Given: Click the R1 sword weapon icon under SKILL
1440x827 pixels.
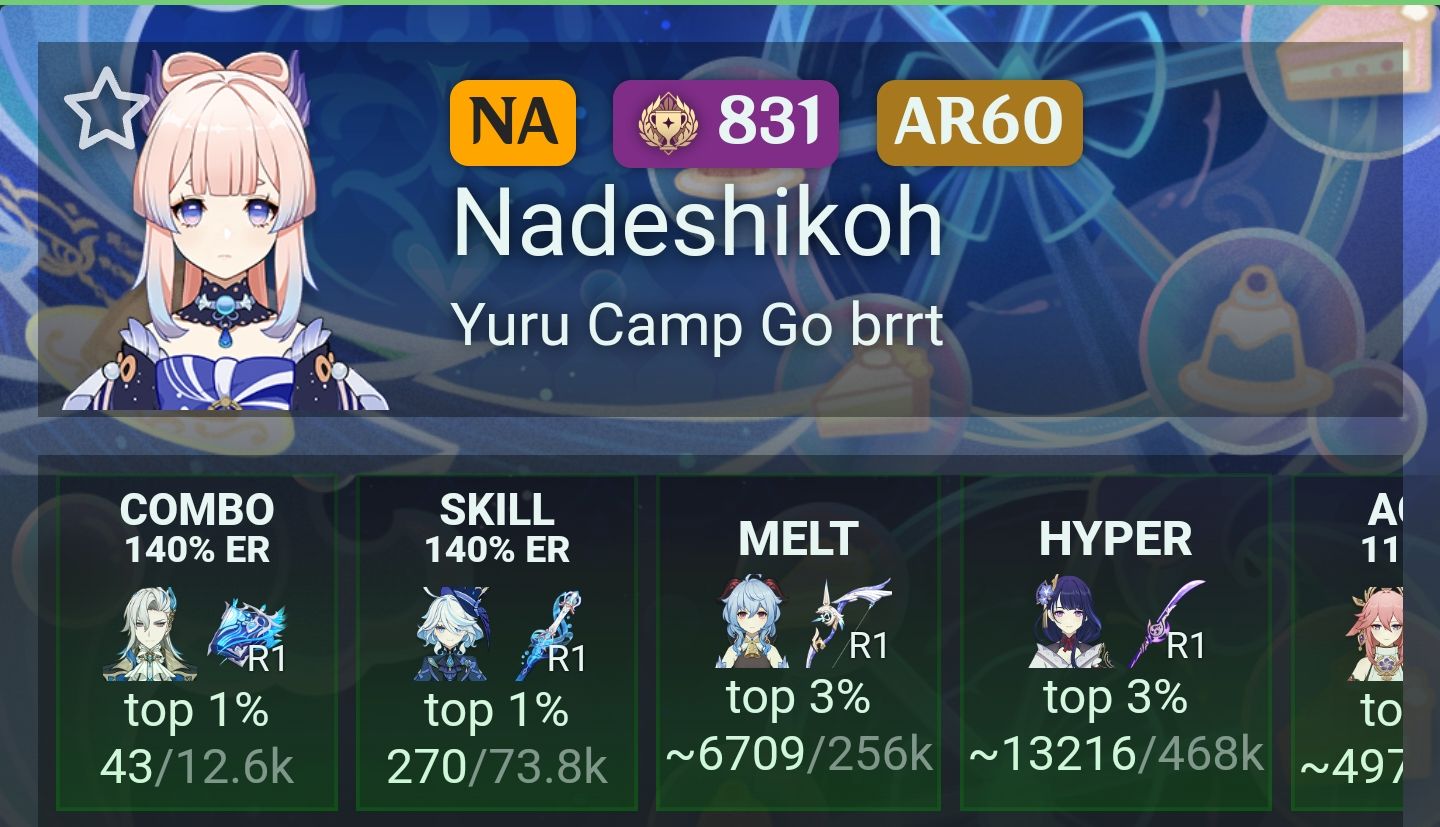Looking at the screenshot, I should click(x=549, y=630).
